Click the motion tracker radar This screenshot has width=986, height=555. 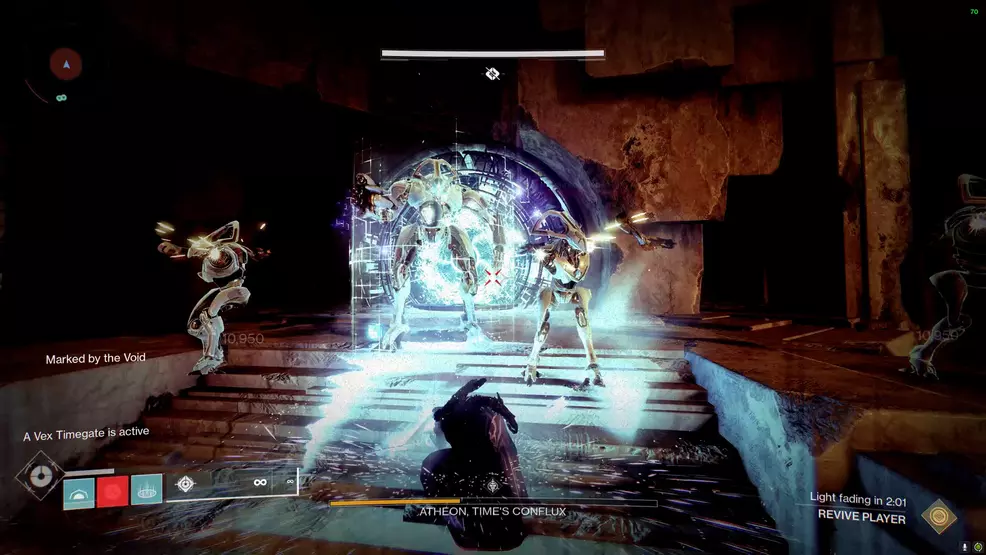pos(66,65)
